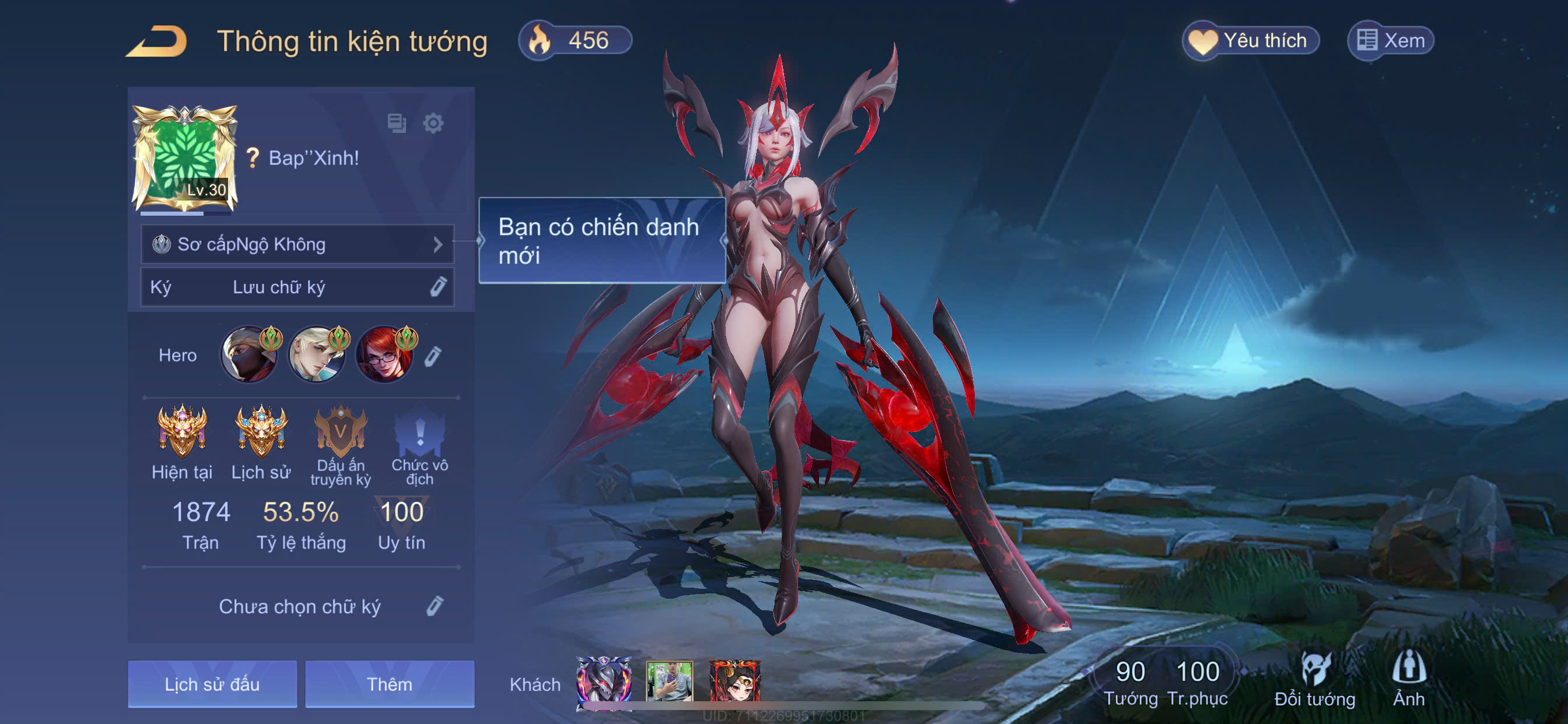Open the Ảnh photo option
The width and height of the screenshot is (1568, 724).
coord(1409,680)
